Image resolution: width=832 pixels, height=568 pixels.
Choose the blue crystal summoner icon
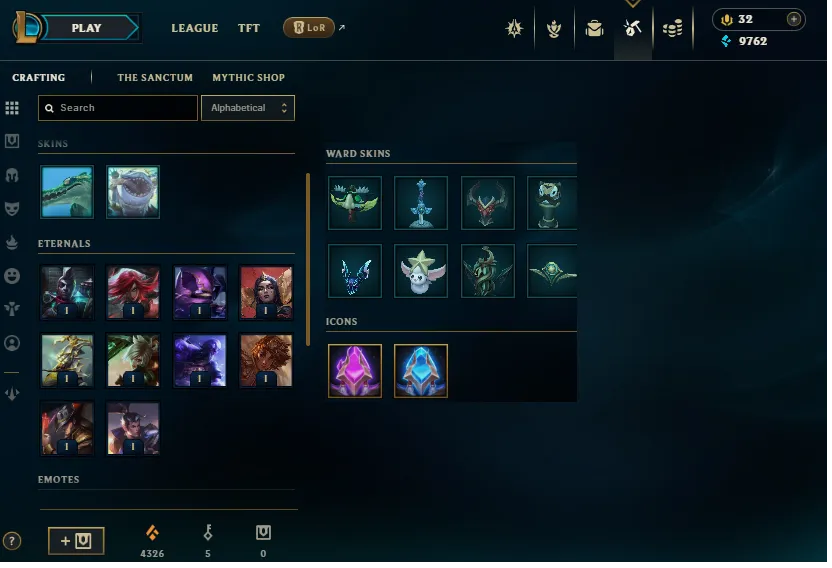[421, 371]
